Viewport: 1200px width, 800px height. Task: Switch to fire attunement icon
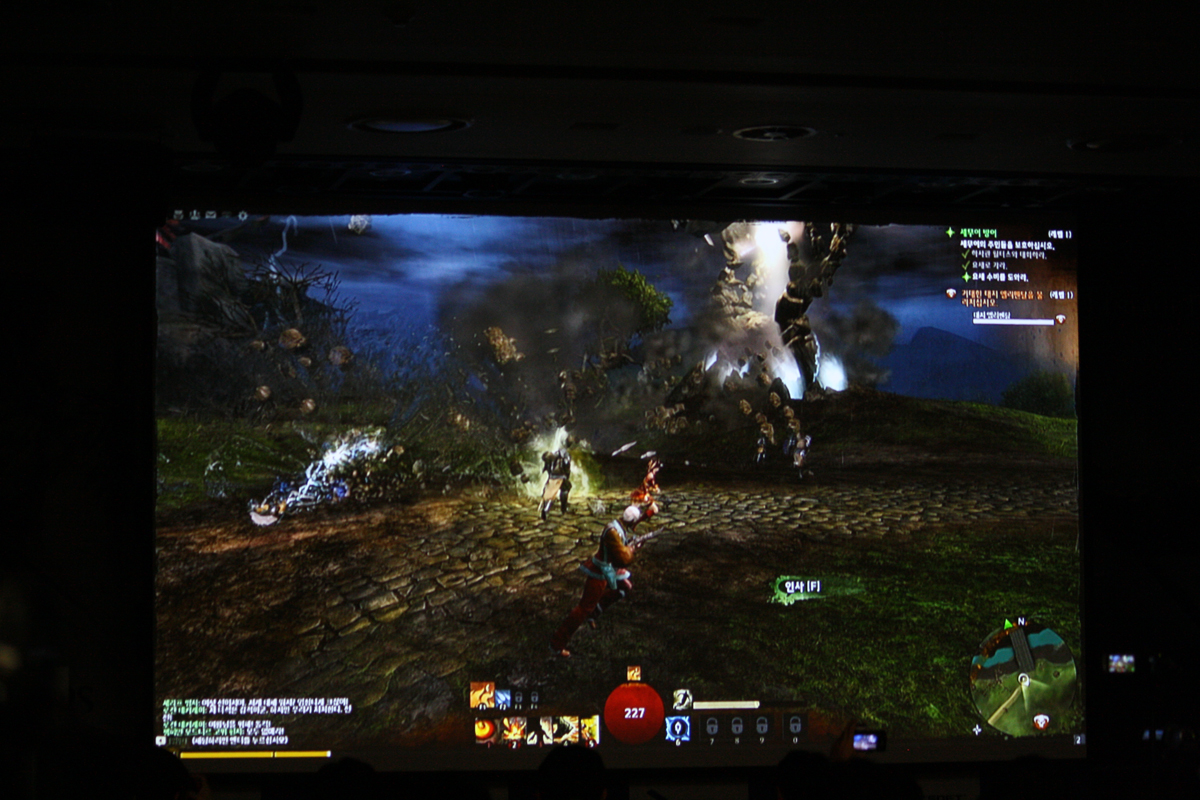click(x=482, y=693)
